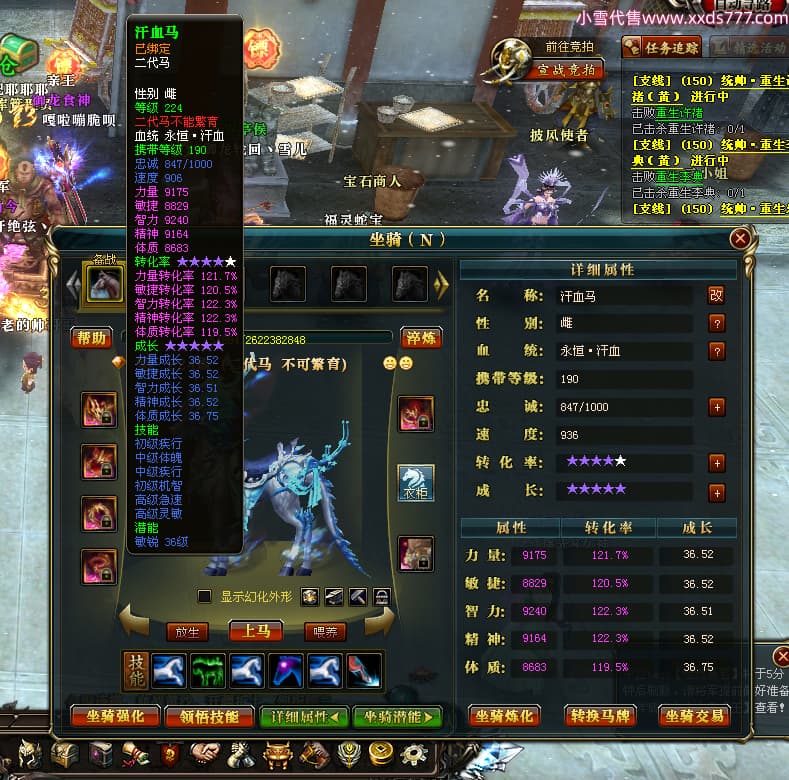Click the 转换马牌 convert button
This screenshot has height=780, width=789.
(x=600, y=715)
